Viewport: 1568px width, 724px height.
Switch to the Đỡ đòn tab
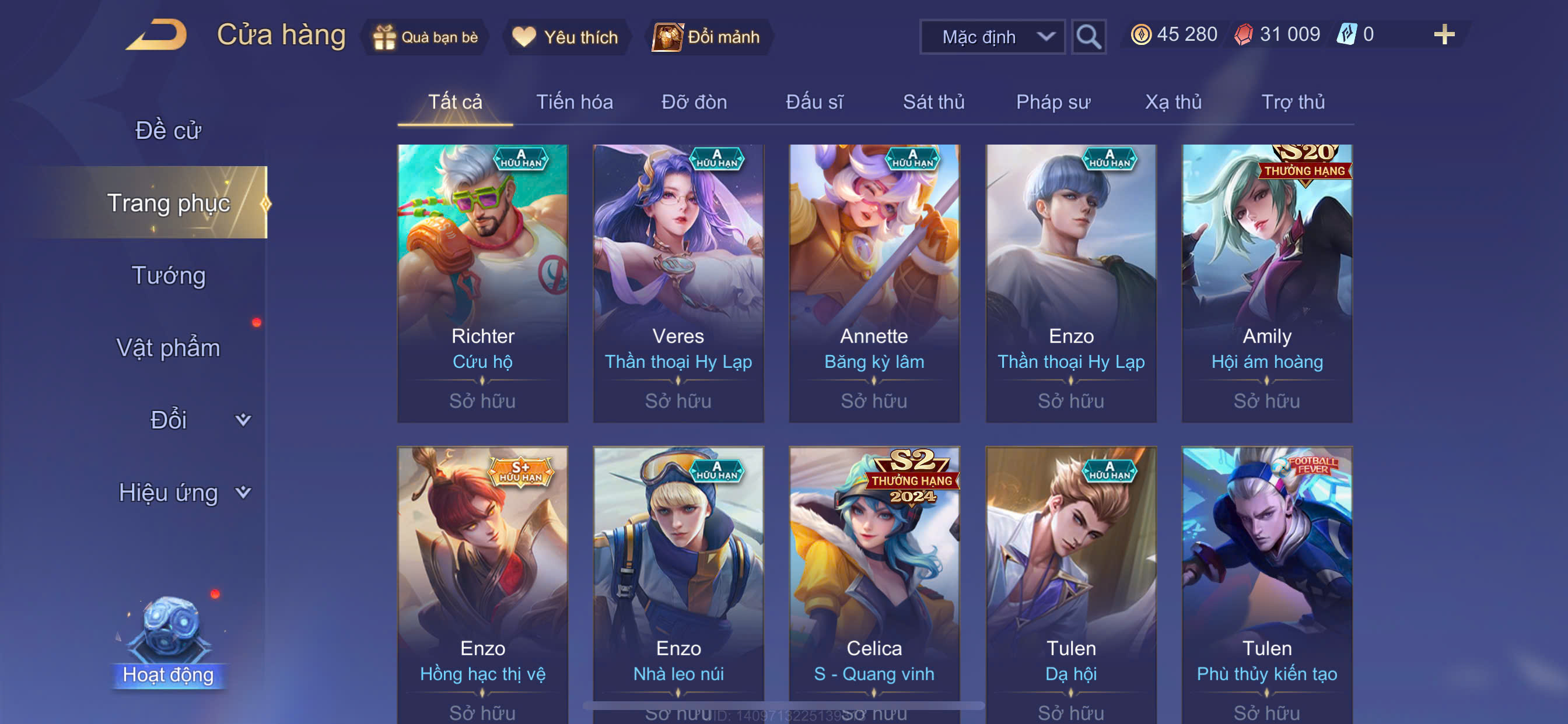[694, 101]
